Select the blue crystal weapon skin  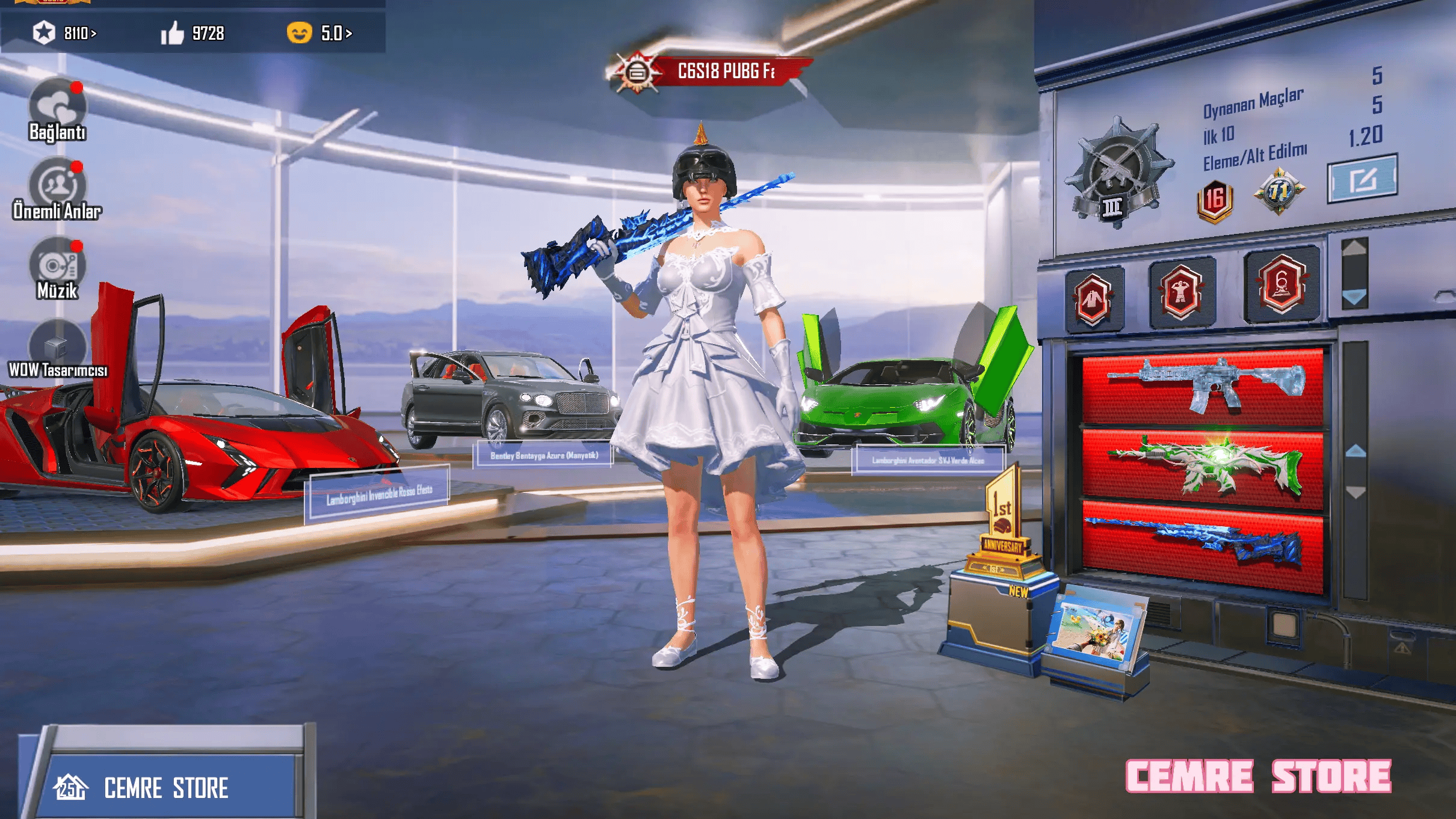click(1202, 544)
